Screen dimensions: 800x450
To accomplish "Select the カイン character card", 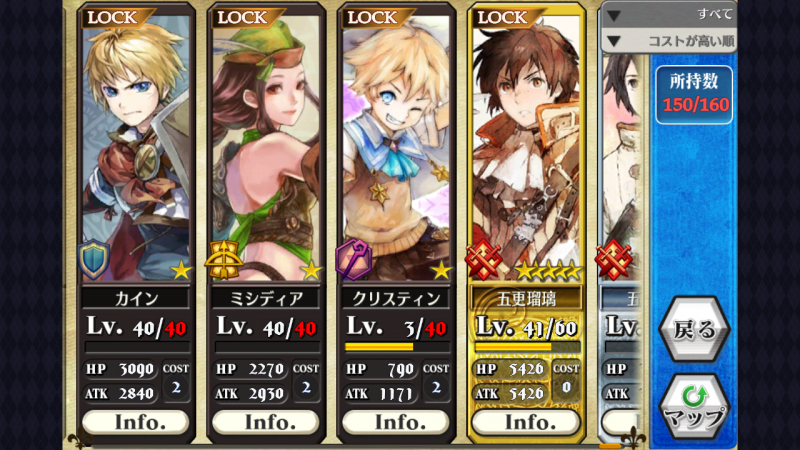I will (x=135, y=150).
